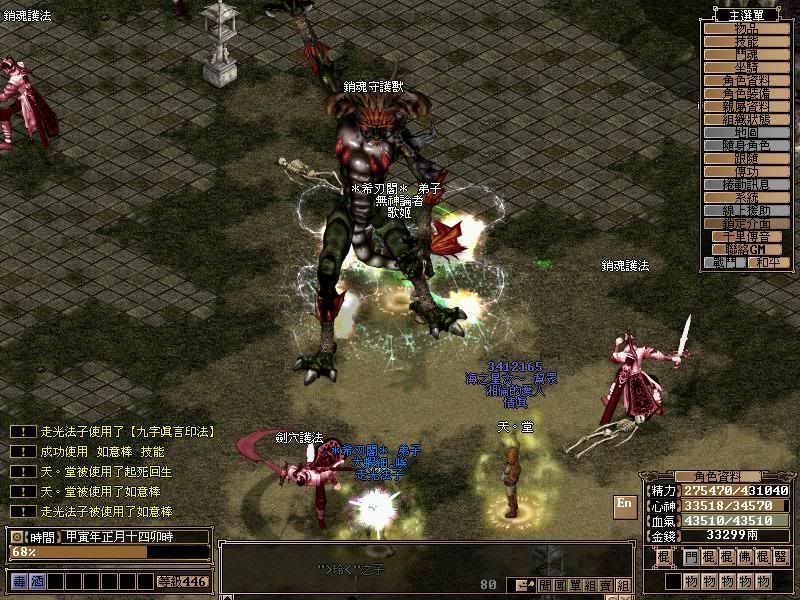This screenshot has height=600, width=800.
Task: Click the 毒 poison status icon
Action: coord(19,581)
